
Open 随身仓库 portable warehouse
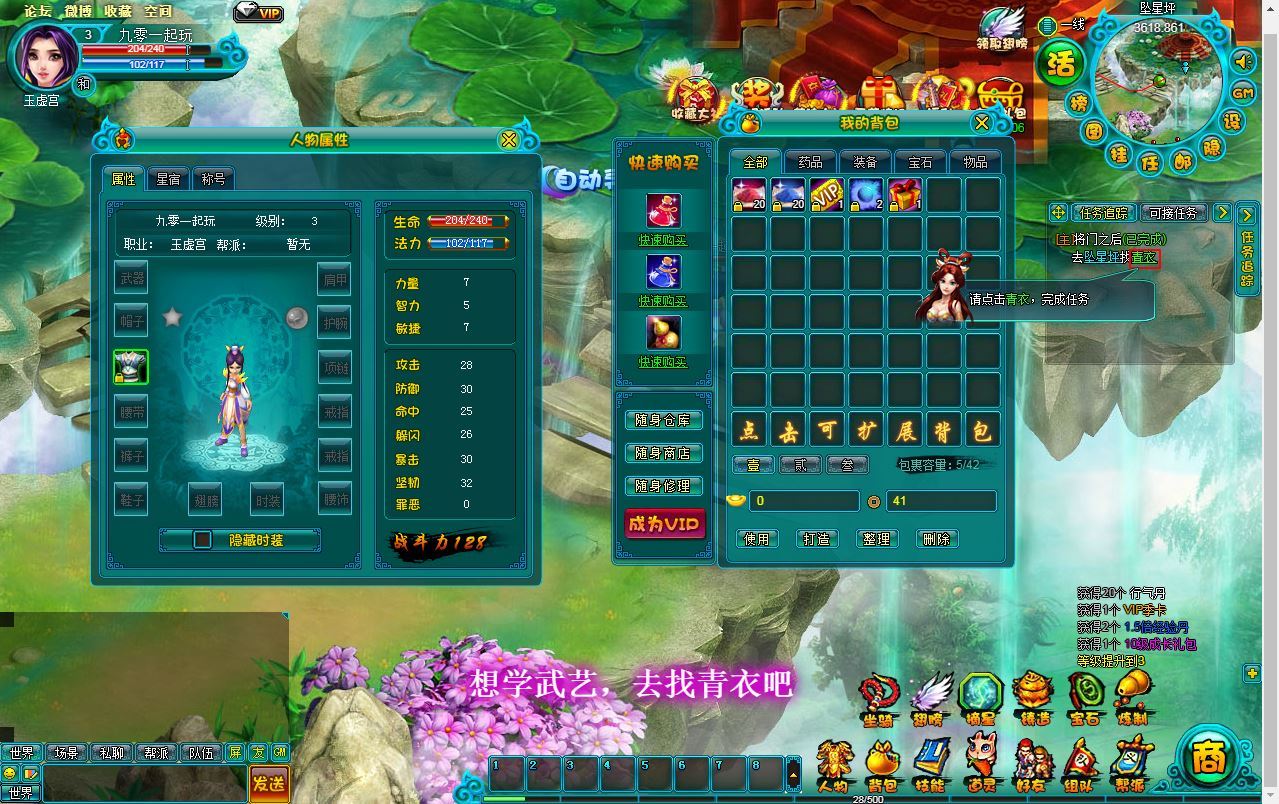[663, 420]
